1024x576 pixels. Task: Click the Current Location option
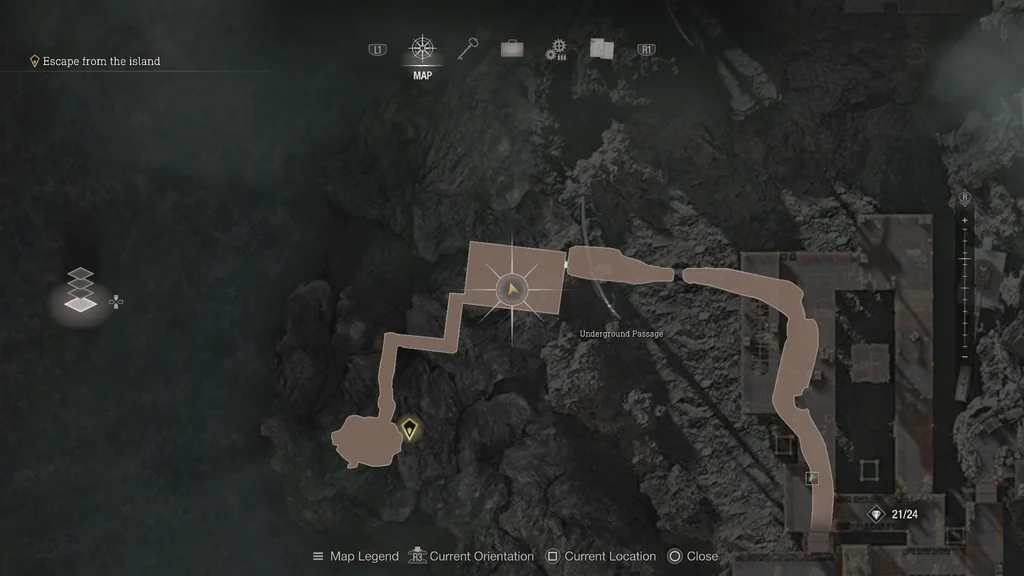click(600, 556)
